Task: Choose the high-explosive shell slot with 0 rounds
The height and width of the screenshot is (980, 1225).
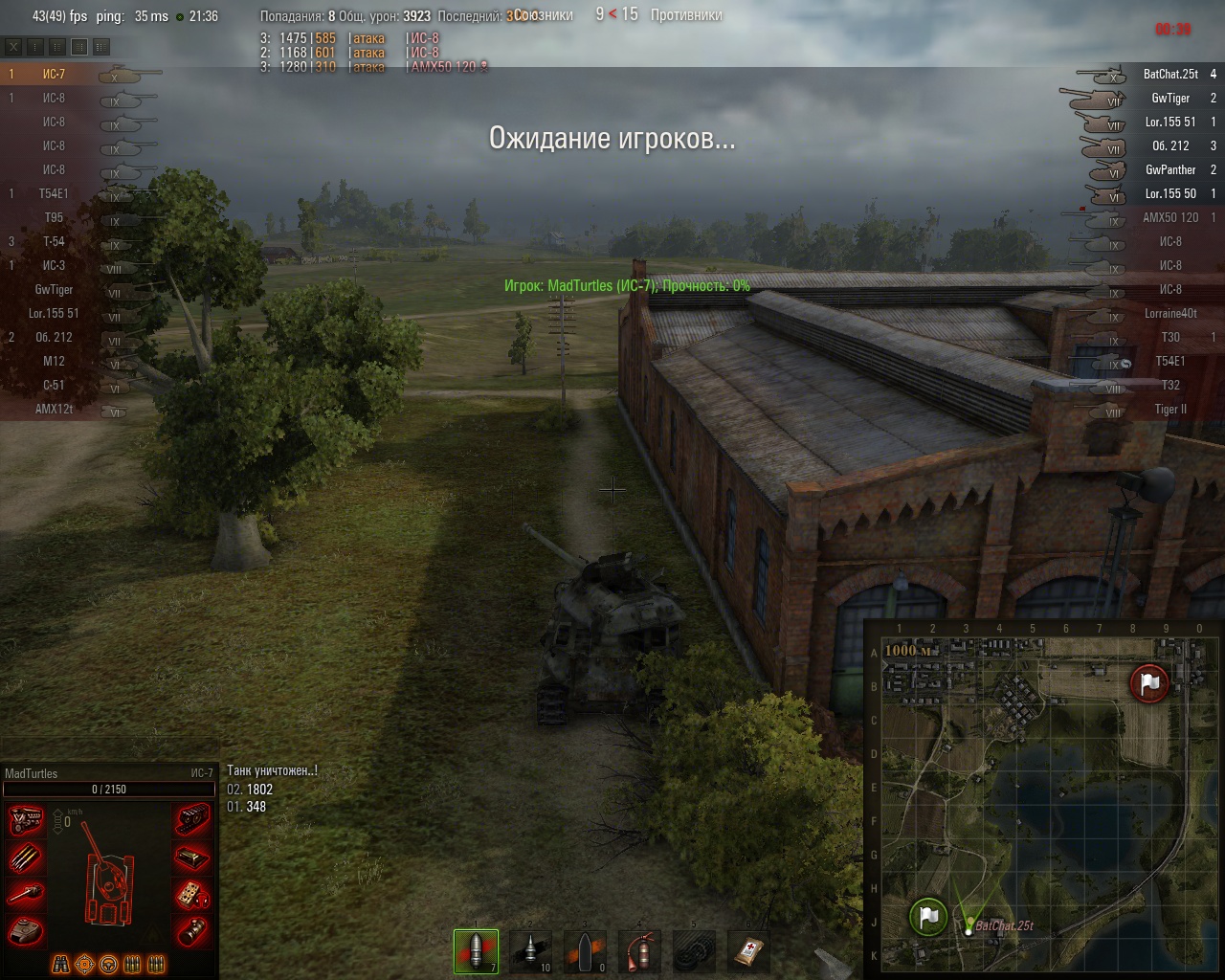Action: coord(585,950)
